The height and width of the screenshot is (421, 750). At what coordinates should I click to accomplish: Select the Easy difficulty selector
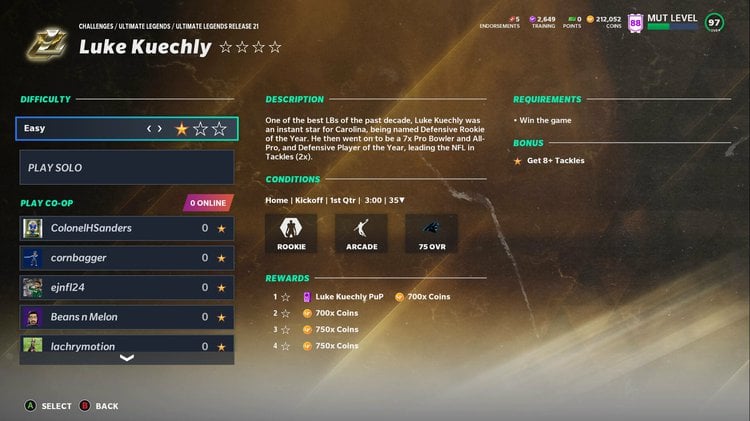tap(127, 129)
